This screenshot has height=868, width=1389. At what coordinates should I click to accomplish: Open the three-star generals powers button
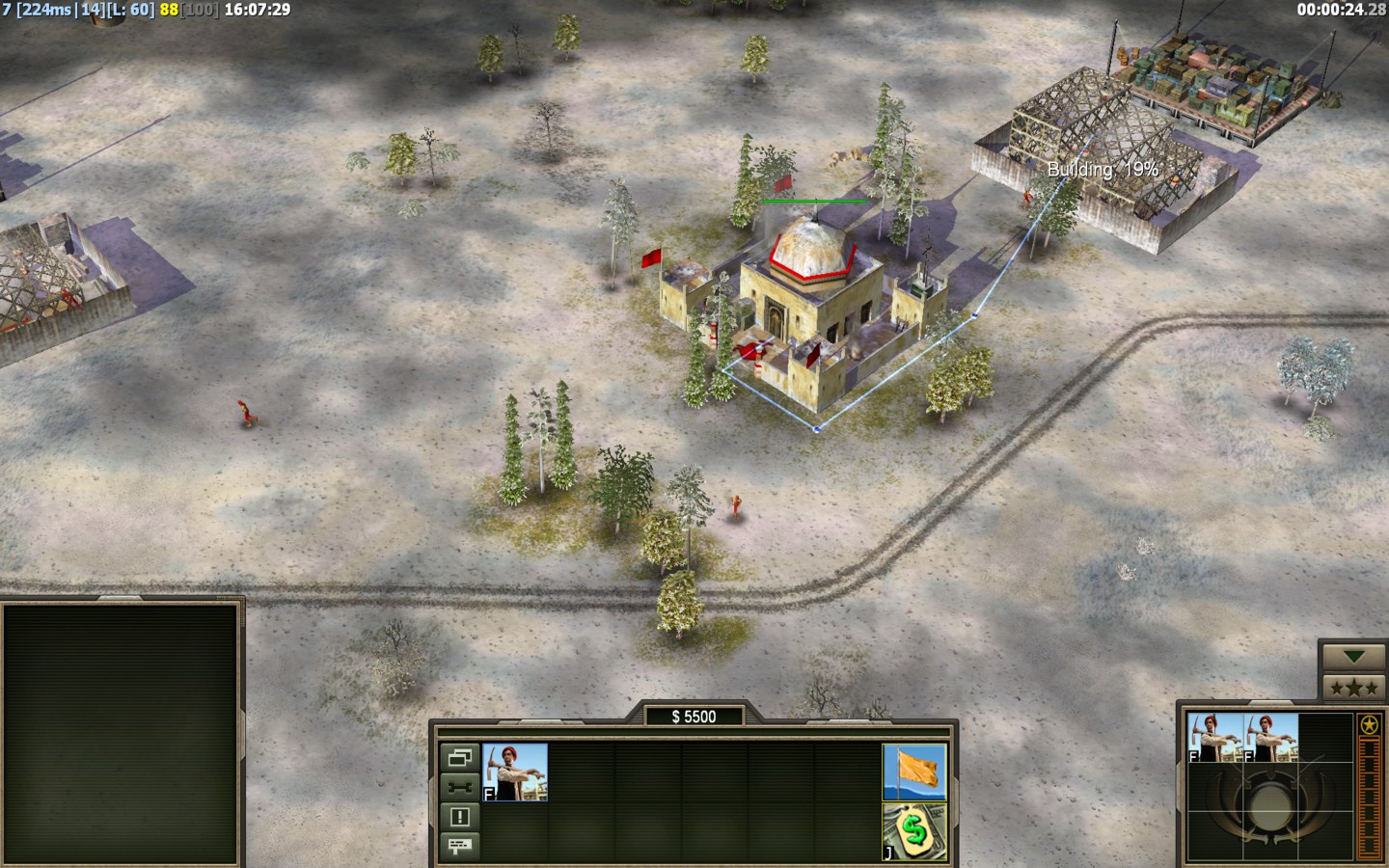[1353, 688]
